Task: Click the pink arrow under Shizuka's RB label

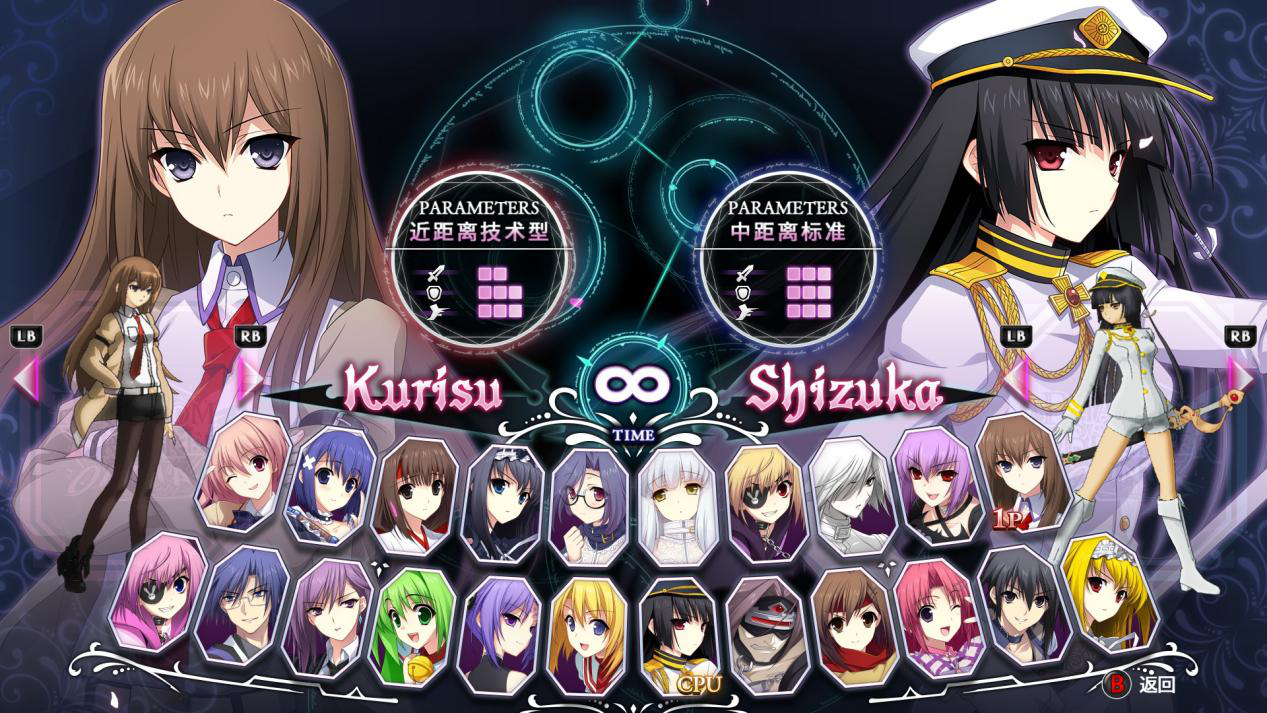Action: pos(1241,377)
